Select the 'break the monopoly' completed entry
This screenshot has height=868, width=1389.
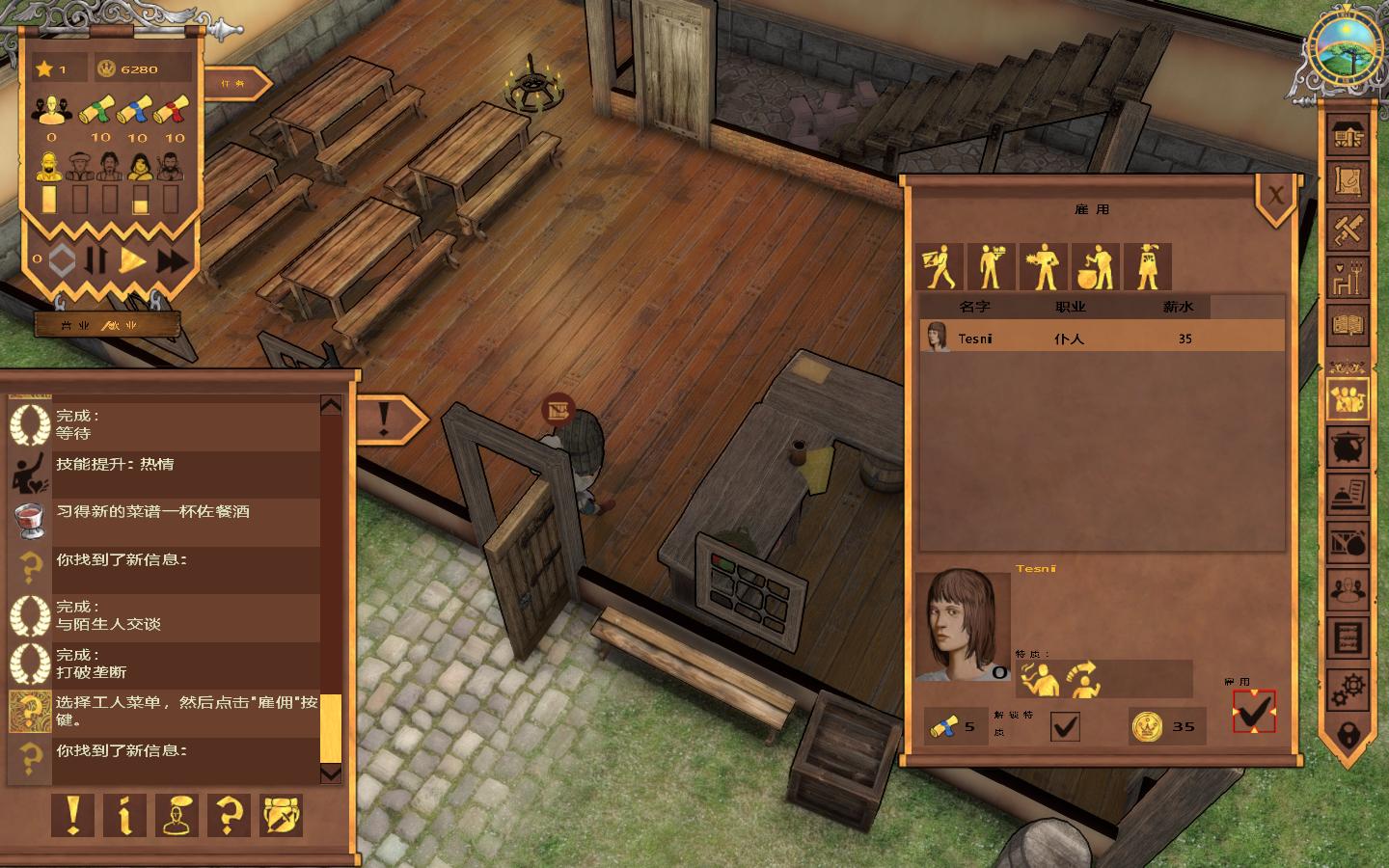(x=164, y=664)
